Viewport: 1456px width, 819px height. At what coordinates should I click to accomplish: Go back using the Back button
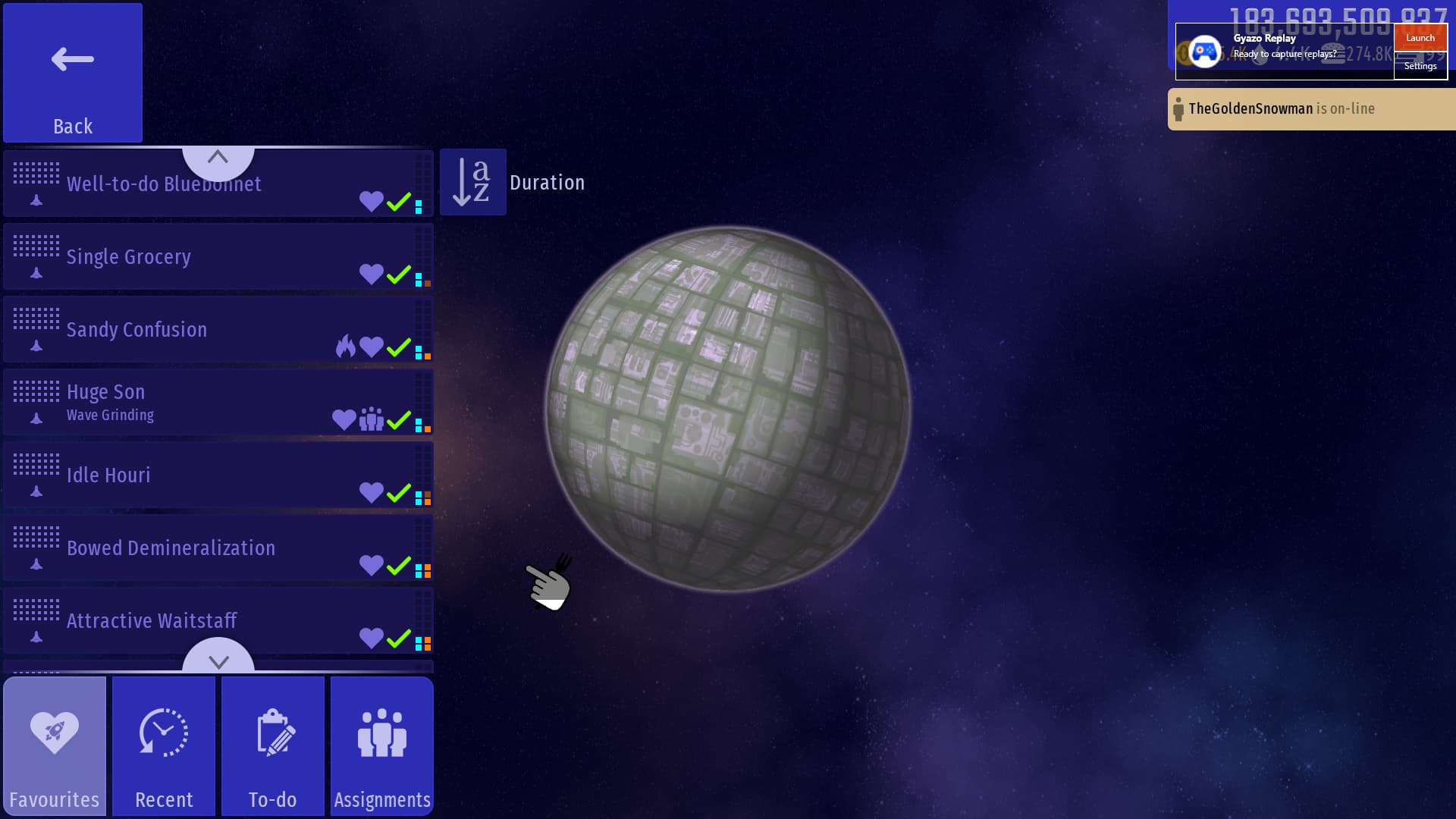coord(73,73)
